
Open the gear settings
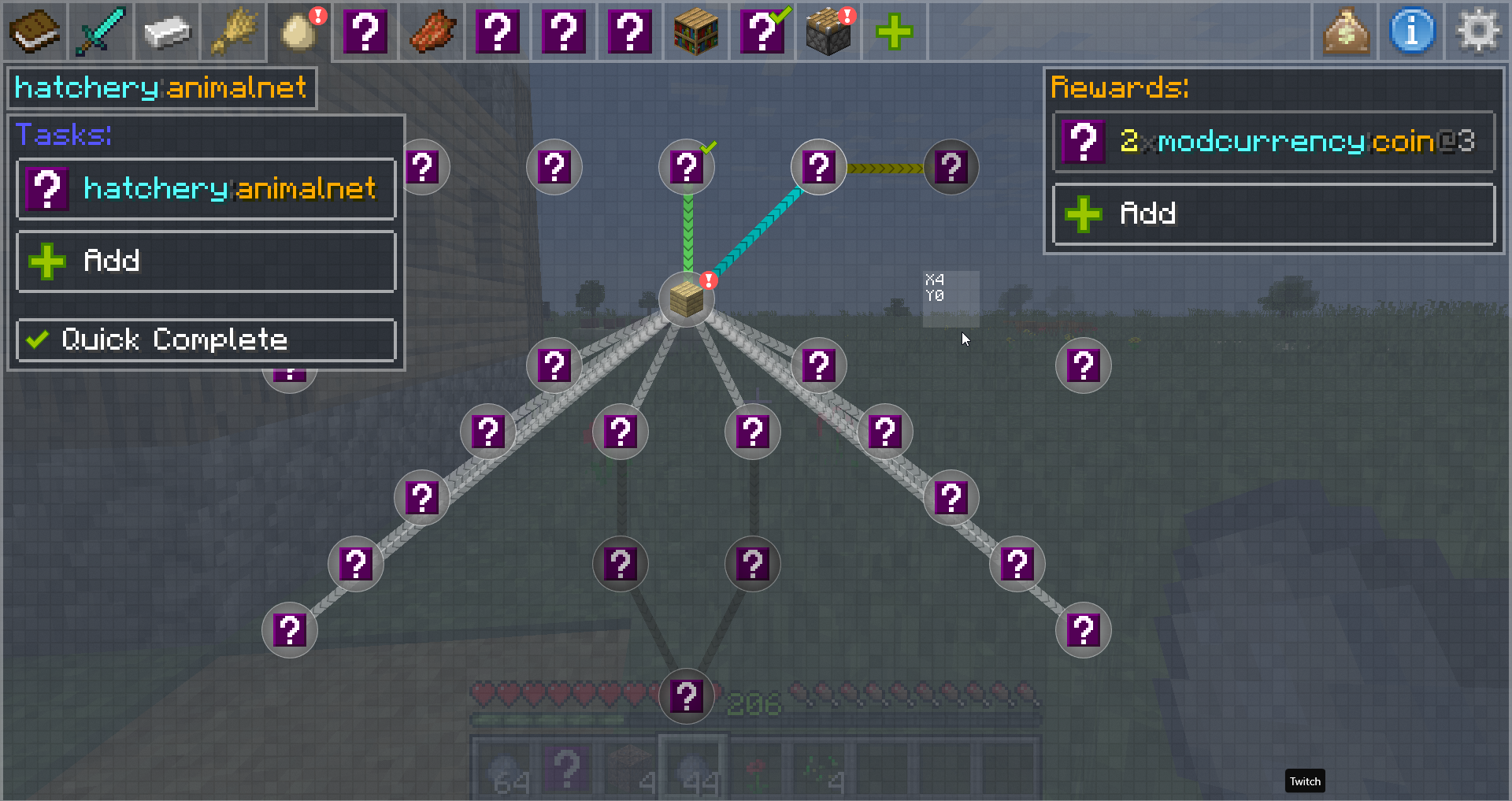[x=1478, y=32]
